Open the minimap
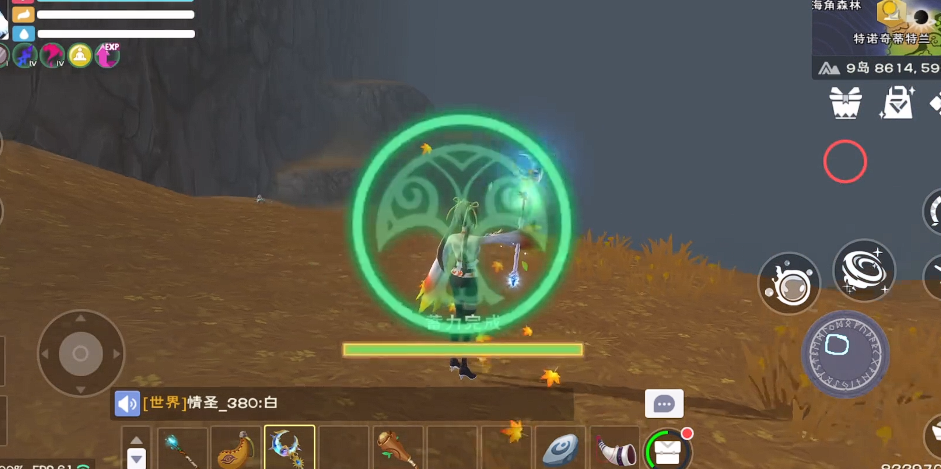Screen dimensions: 941x469 (876, 27)
